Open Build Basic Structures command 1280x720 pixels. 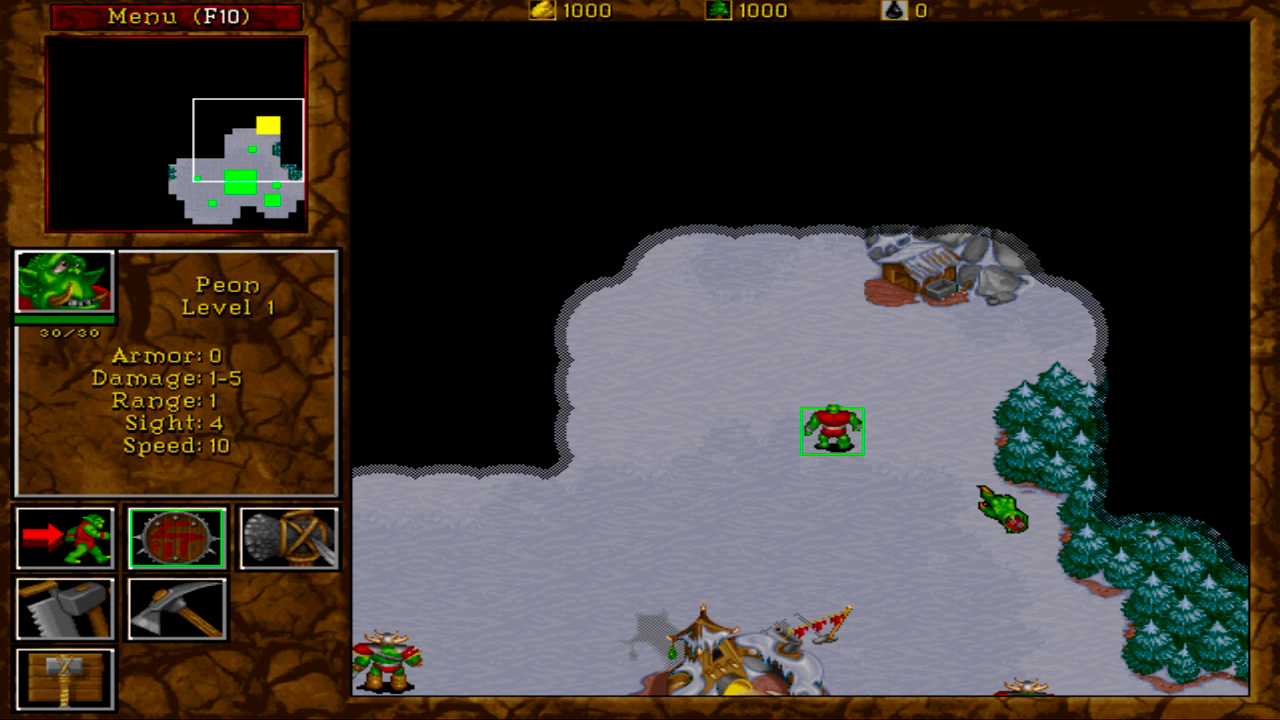pyautogui.click(x=65, y=678)
